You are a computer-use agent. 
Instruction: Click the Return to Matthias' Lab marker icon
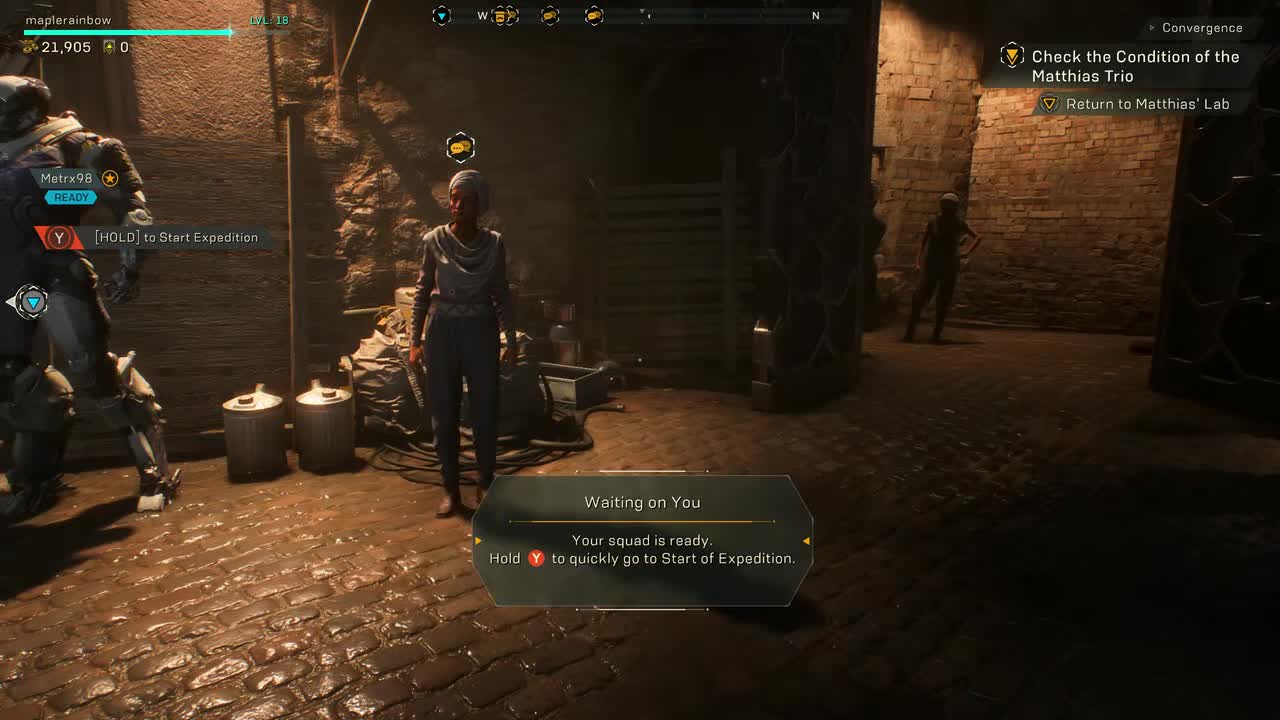(1048, 103)
